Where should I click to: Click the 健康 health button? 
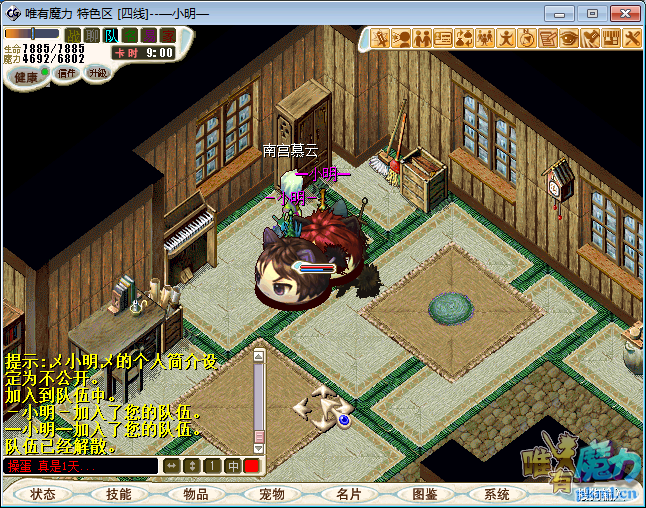tap(26, 77)
